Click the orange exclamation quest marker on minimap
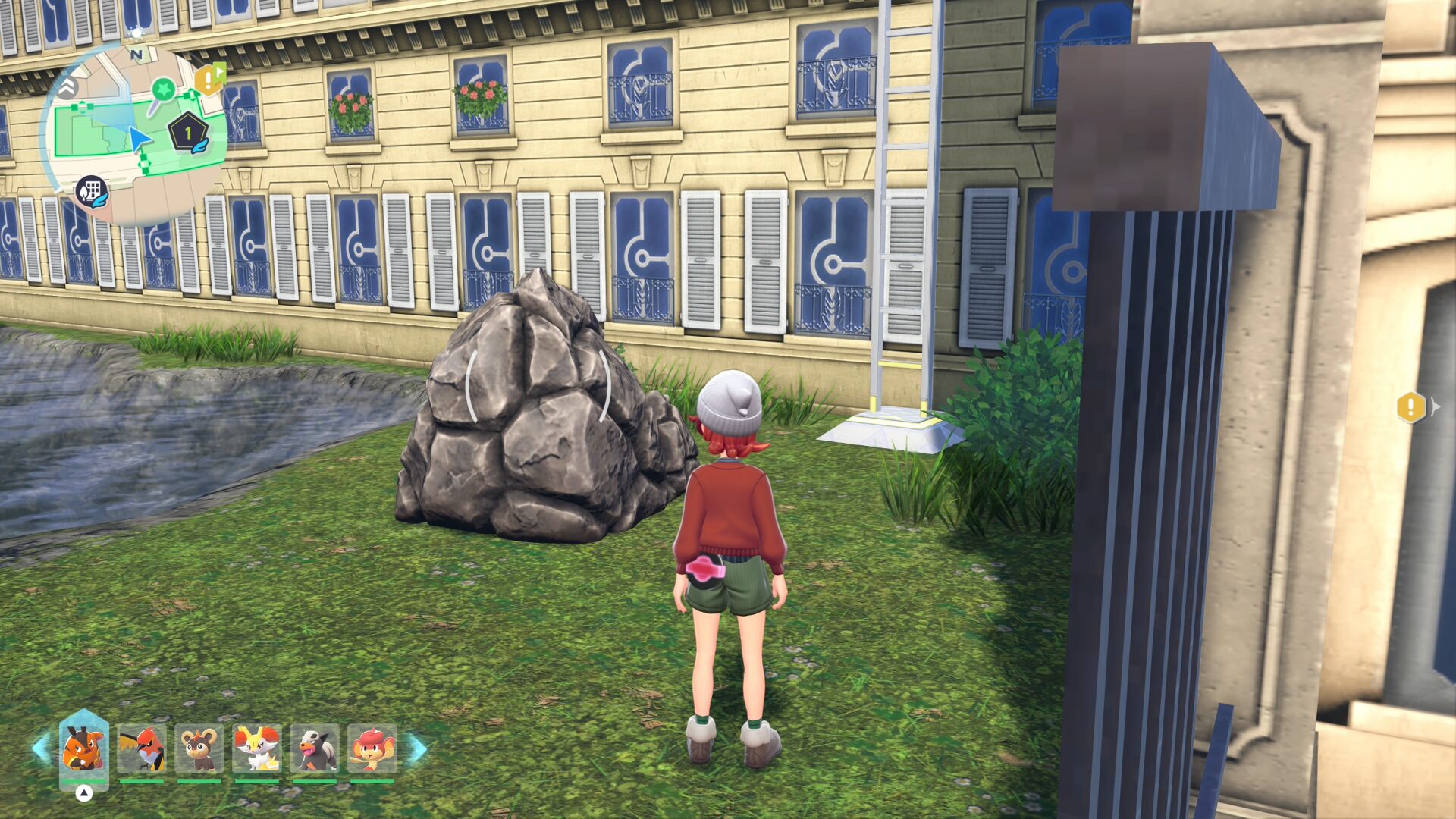1456x819 pixels. [208, 79]
